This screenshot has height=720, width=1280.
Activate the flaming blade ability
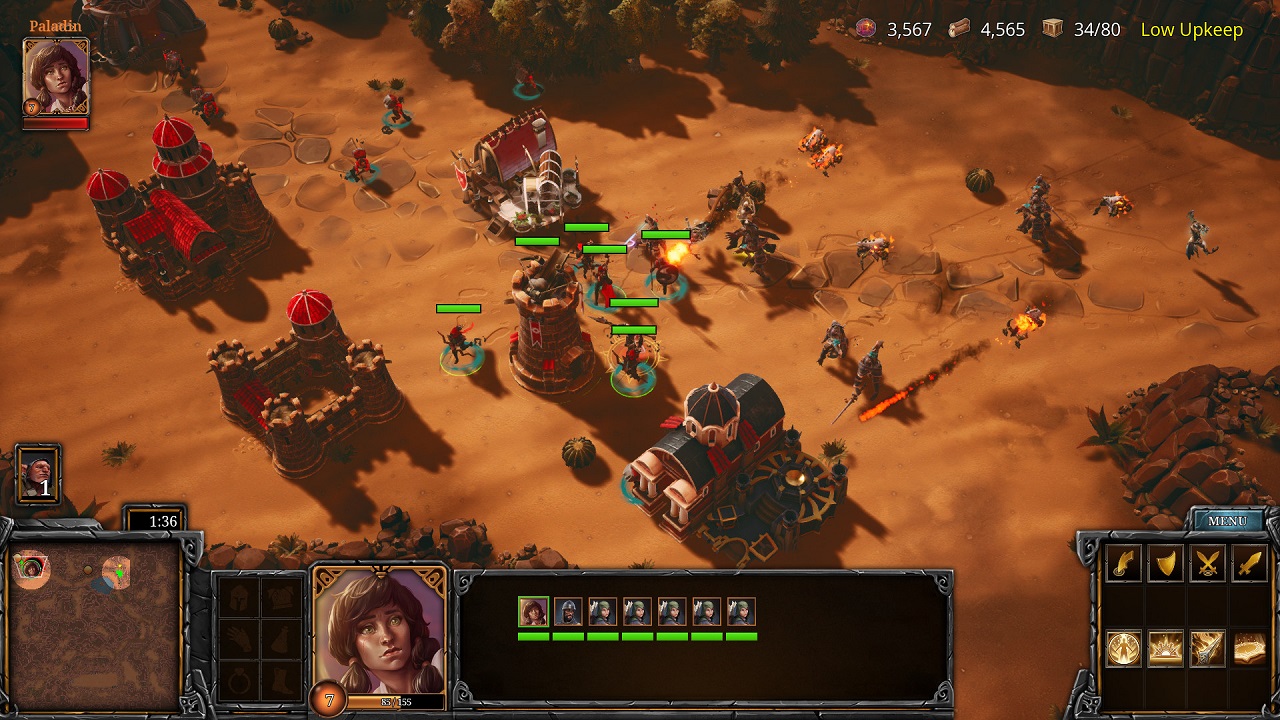point(1208,649)
